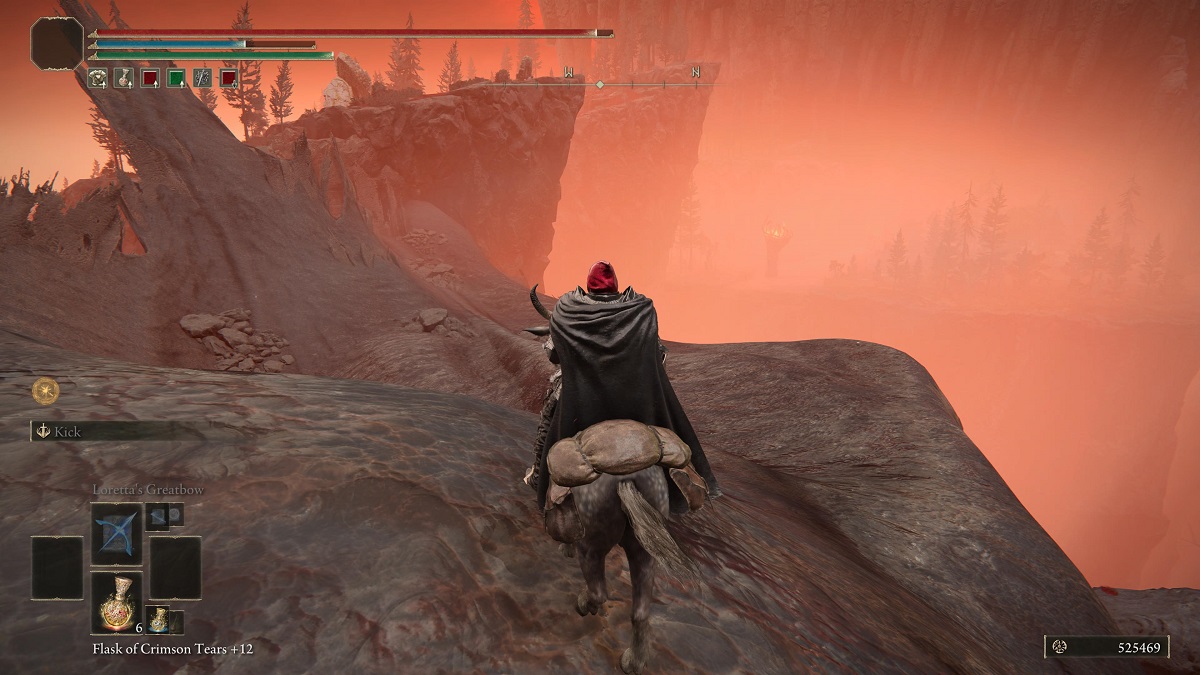Screen dimensions: 1200x675
Task: Click the golden compass medallion icon
Action: click(45, 390)
